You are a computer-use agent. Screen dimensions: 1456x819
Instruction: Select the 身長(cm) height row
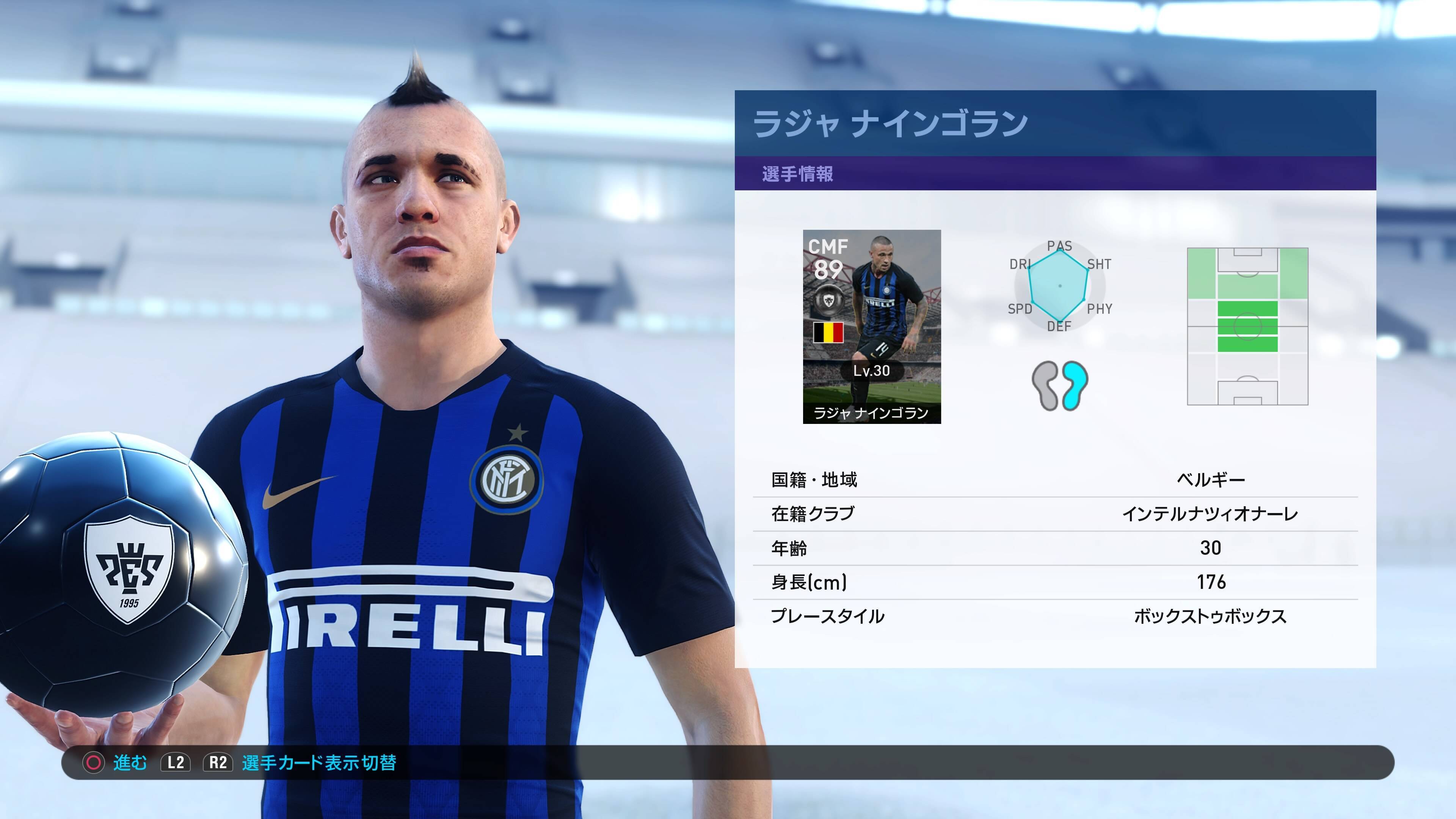pyautogui.click(x=1055, y=582)
